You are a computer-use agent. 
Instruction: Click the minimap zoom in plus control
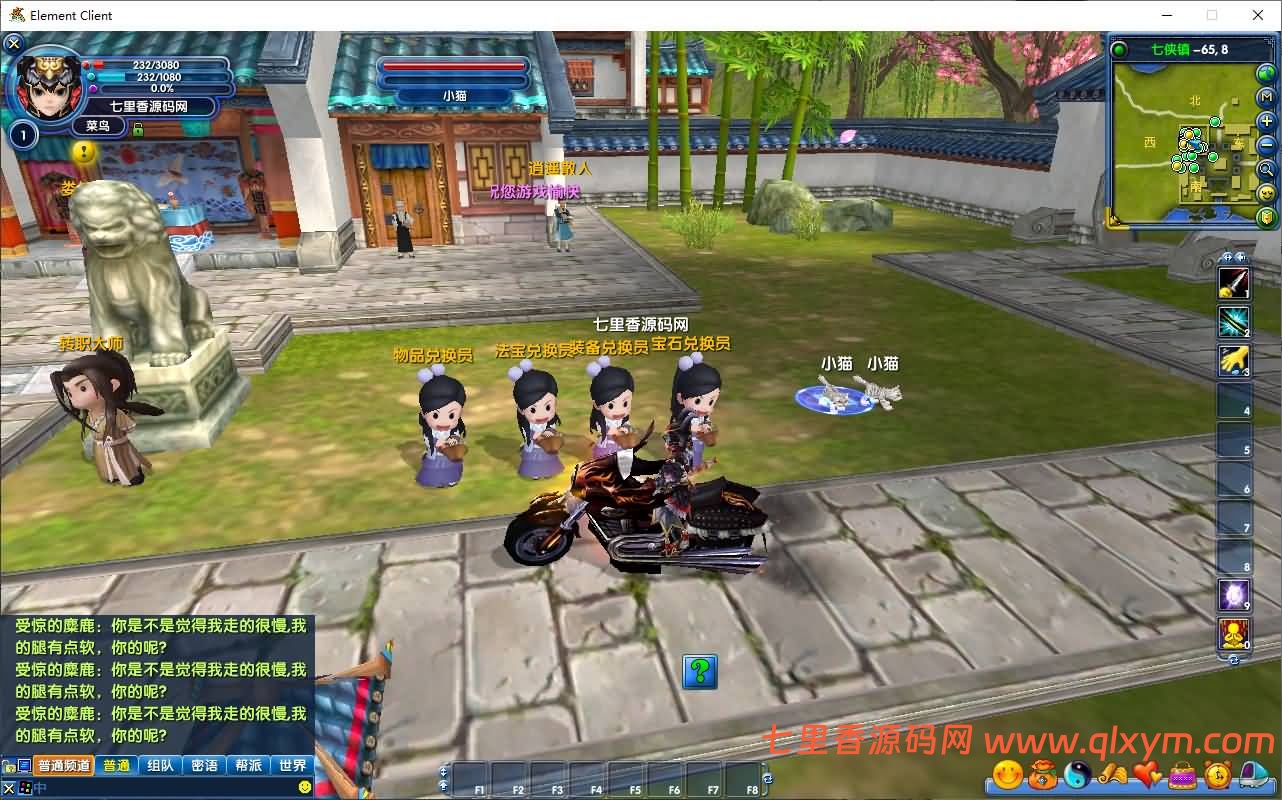coord(1265,121)
